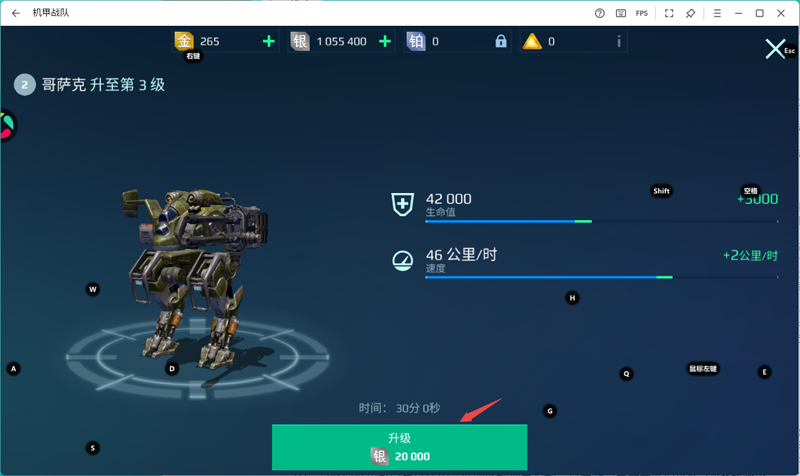Image resolution: width=800 pixels, height=476 pixels.
Task: Add more silver with the plus button
Action: pos(385,41)
